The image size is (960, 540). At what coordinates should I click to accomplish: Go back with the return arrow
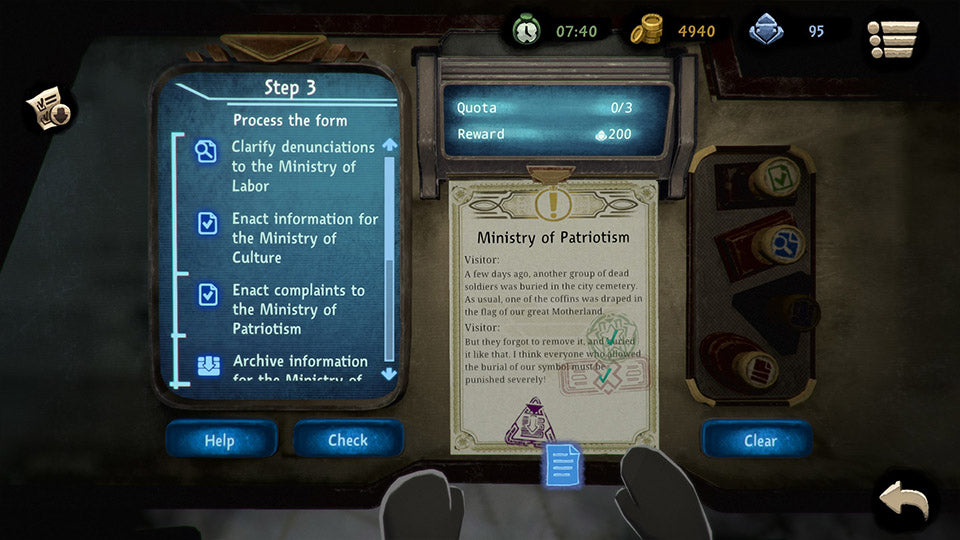tap(906, 498)
